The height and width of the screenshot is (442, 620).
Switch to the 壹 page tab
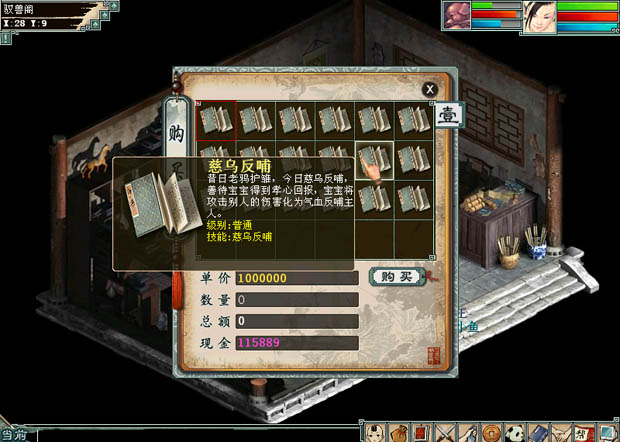(449, 115)
